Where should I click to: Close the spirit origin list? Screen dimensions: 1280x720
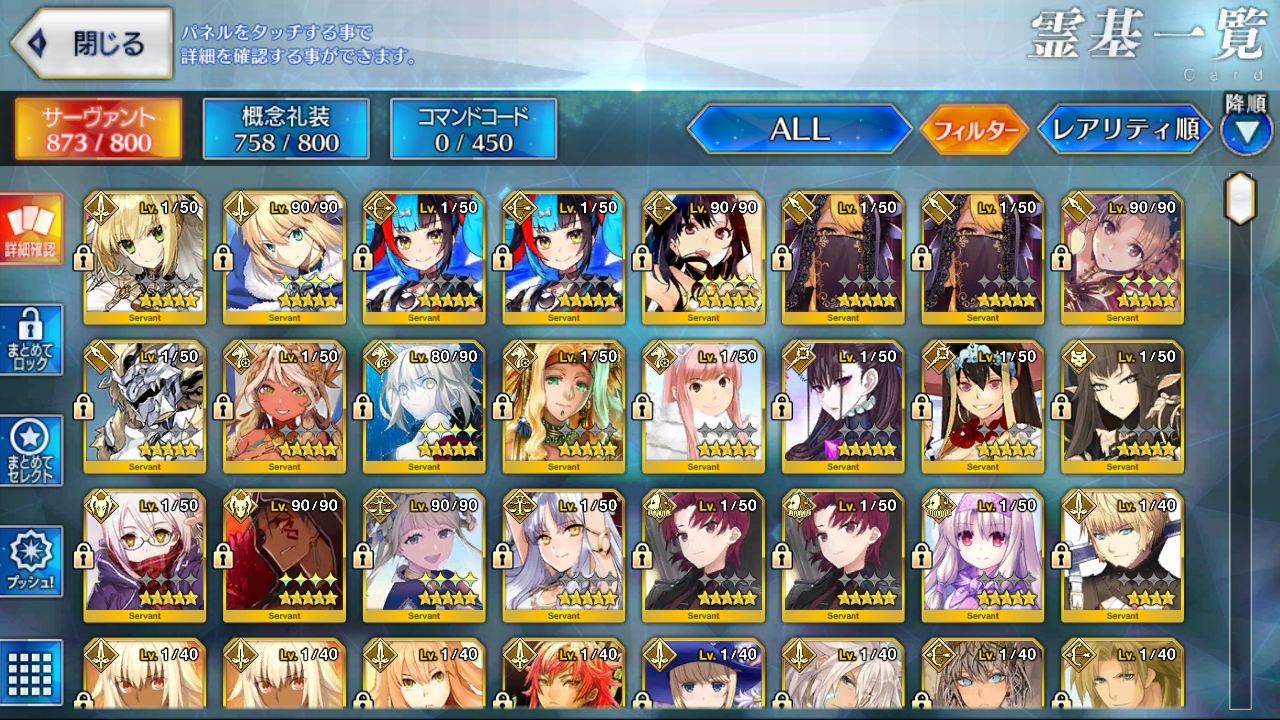click(x=92, y=43)
